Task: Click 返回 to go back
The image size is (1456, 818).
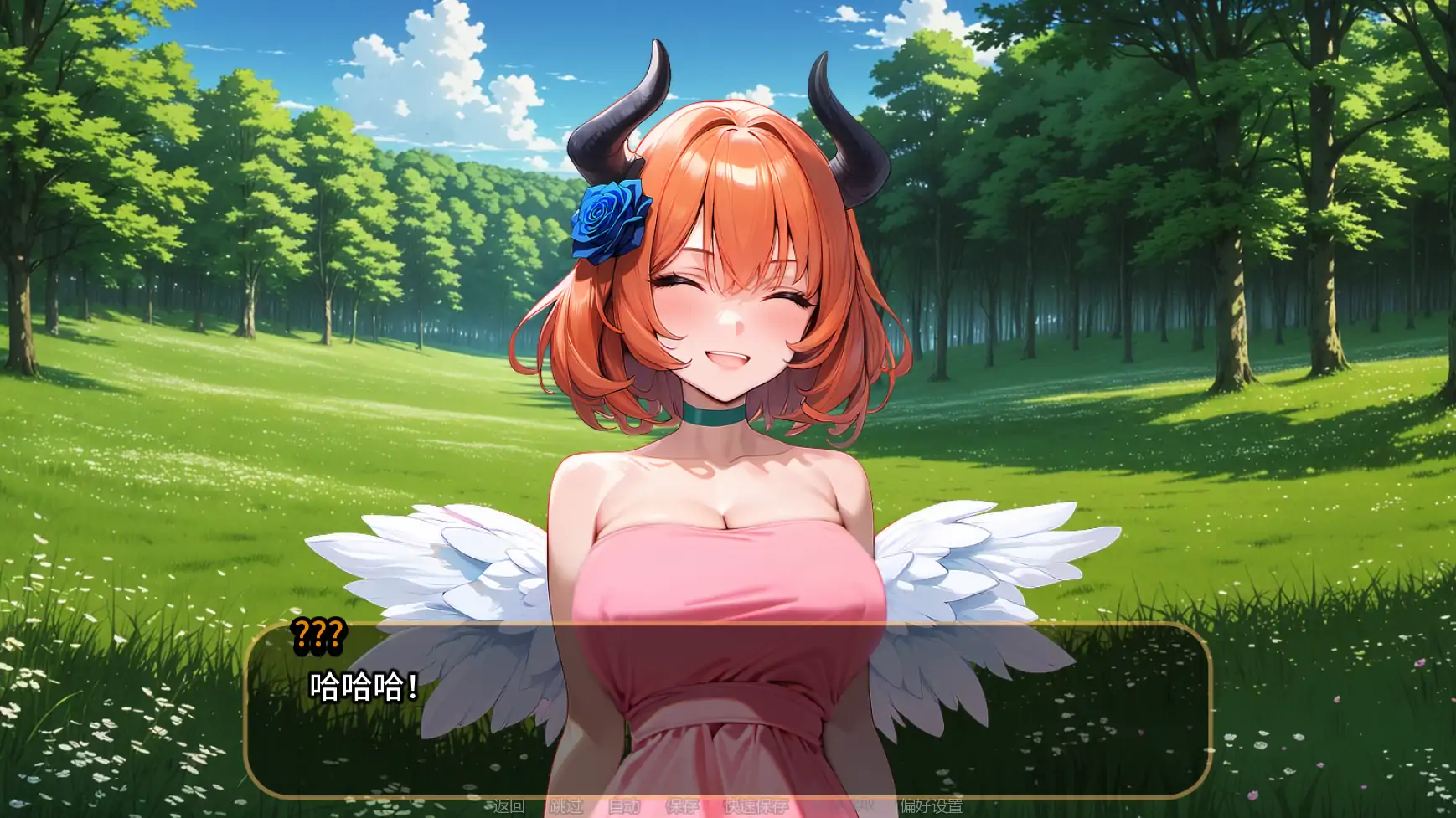Action: (x=509, y=808)
